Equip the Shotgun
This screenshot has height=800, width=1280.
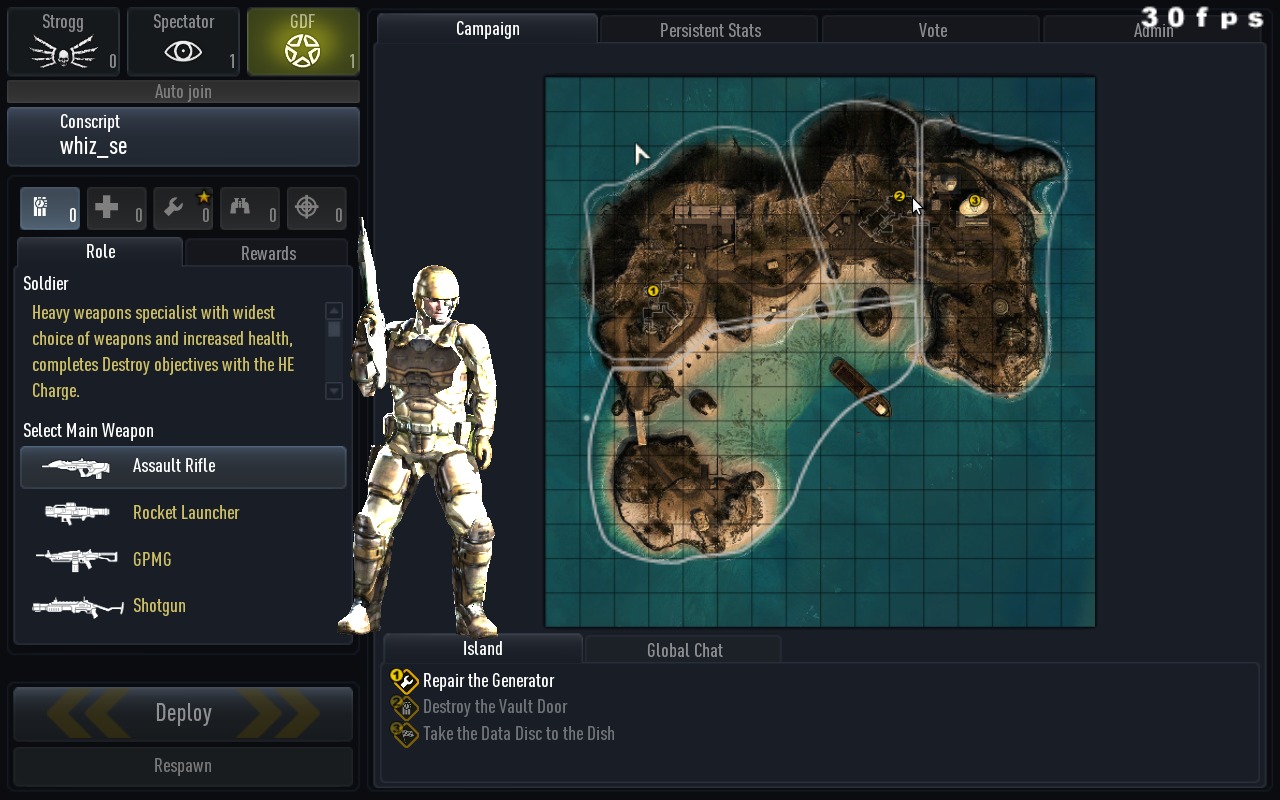(x=159, y=606)
